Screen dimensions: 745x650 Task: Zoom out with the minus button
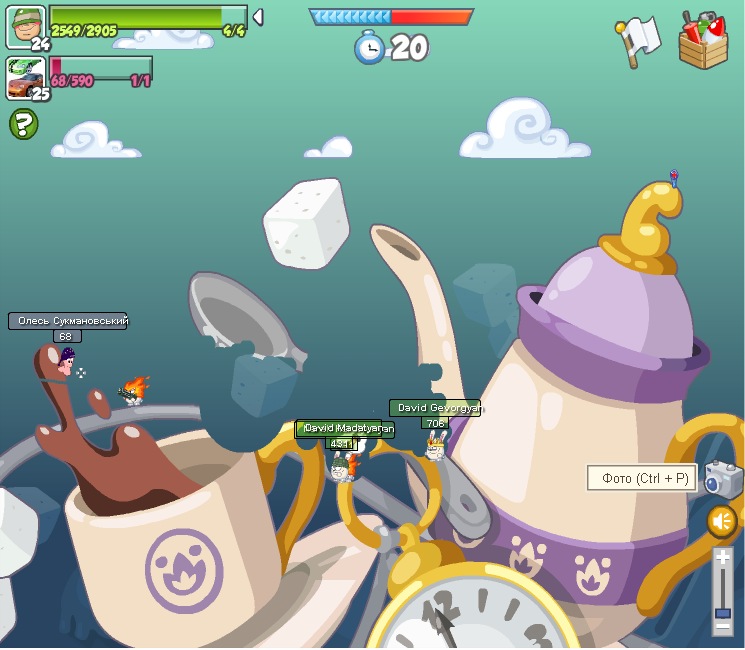click(723, 627)
